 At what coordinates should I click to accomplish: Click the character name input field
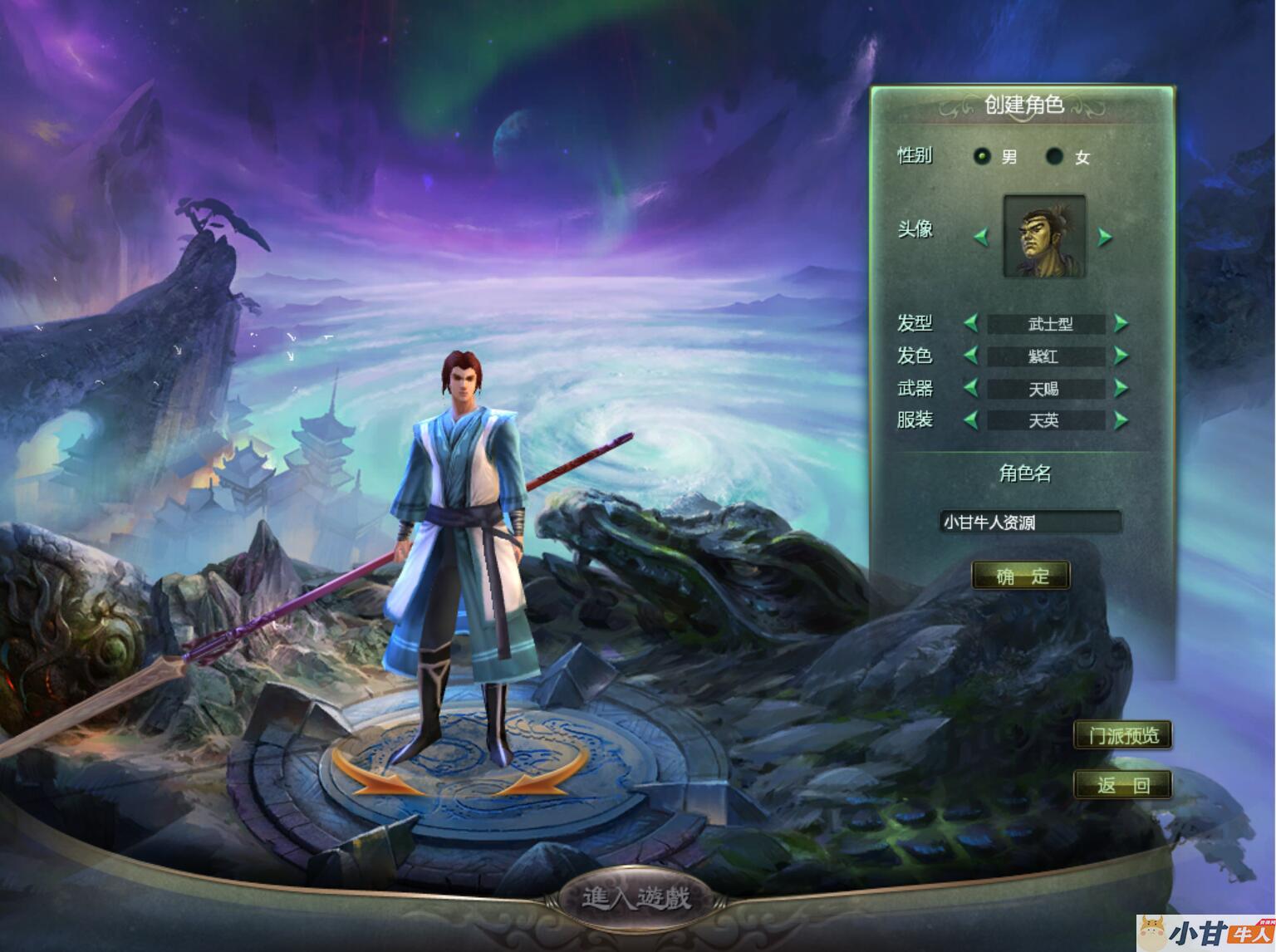point(1030,522)
